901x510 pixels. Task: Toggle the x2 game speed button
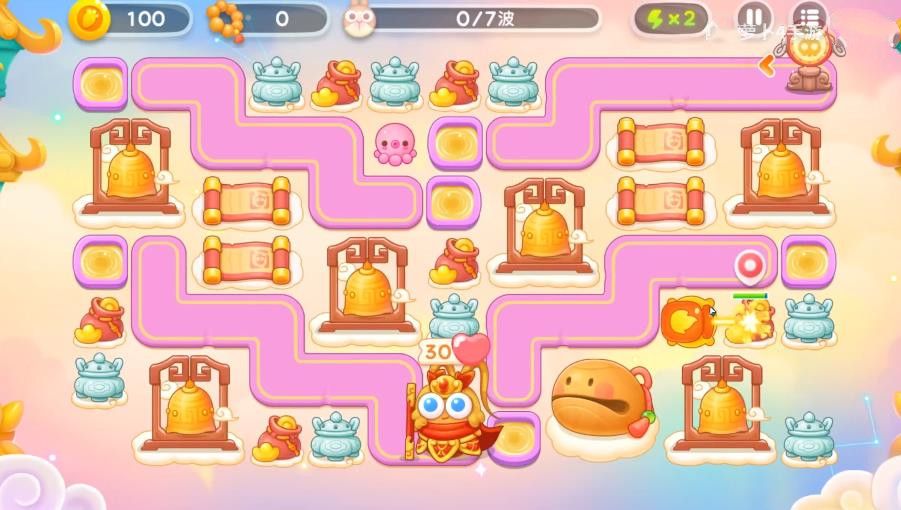pyautogui.click(x=671, y=18)
